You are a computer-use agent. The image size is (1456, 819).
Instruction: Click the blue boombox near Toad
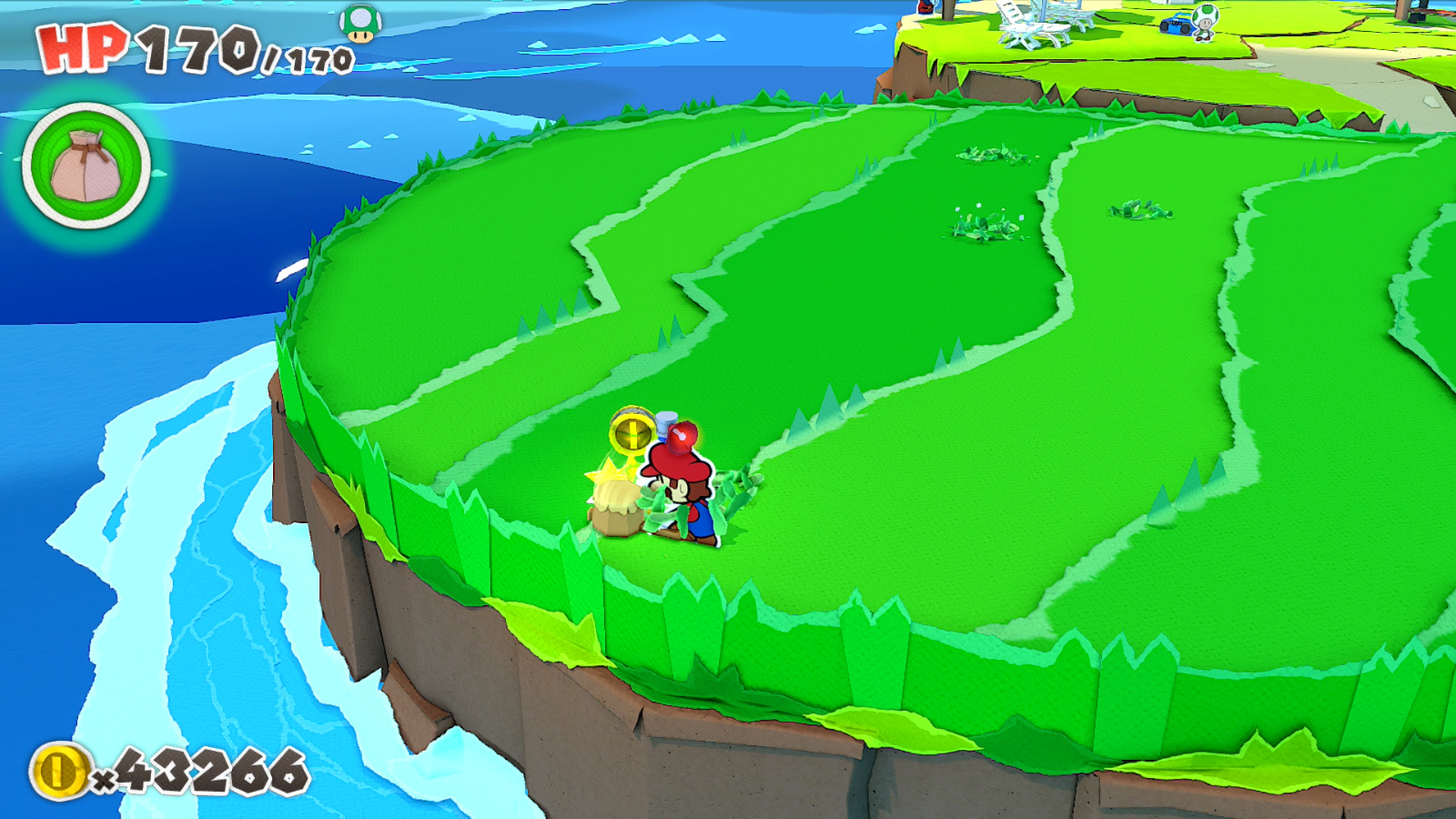(x=1176, y=25)
